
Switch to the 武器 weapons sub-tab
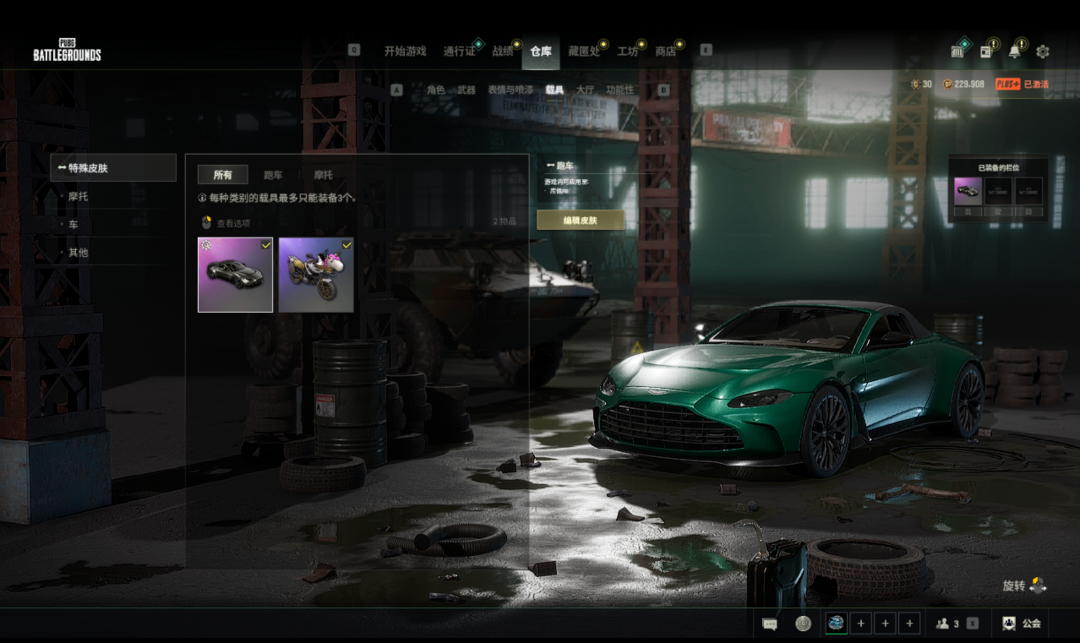click(466, 90)
